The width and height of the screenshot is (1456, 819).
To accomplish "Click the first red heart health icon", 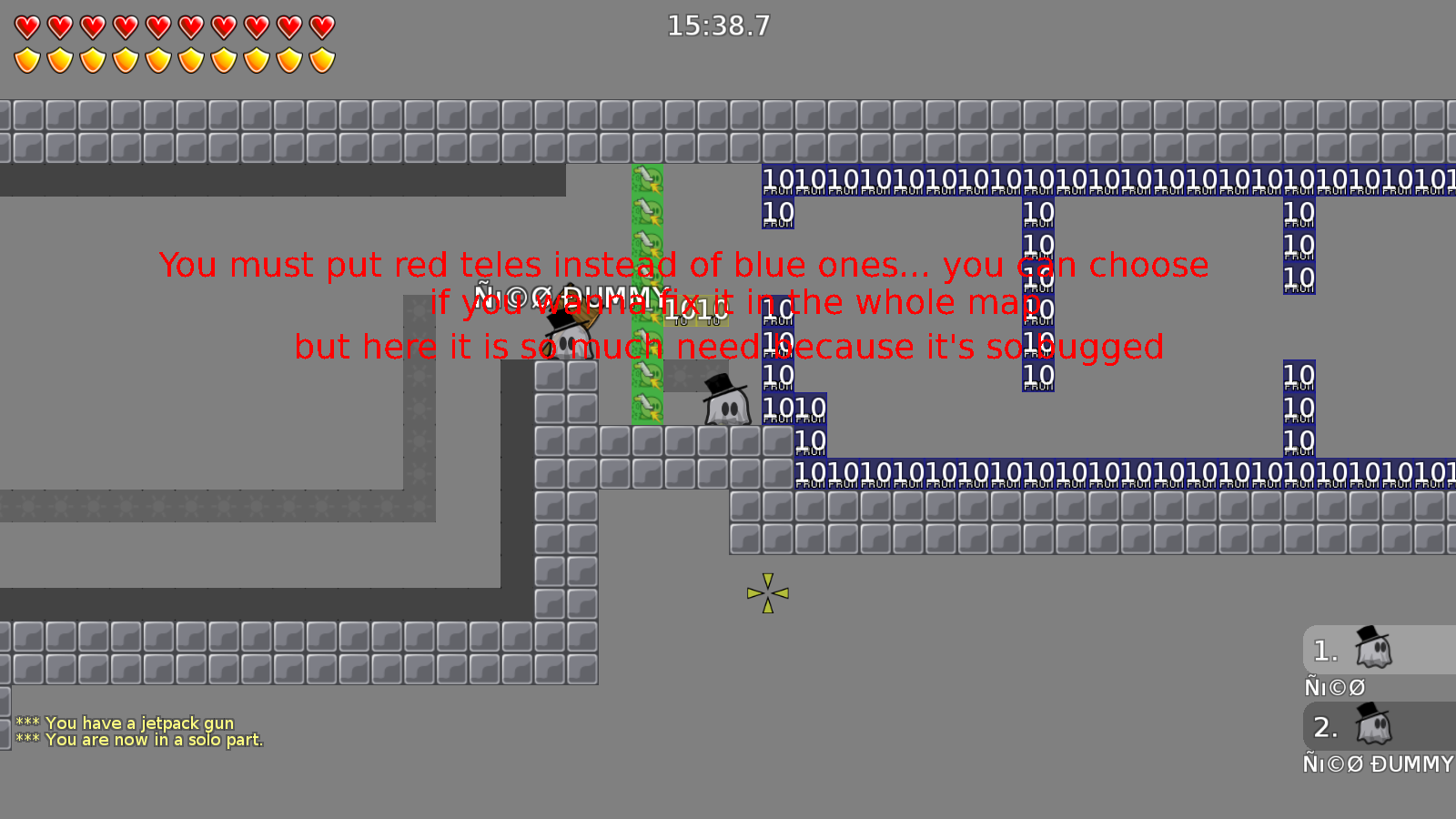I will point(25,25).
